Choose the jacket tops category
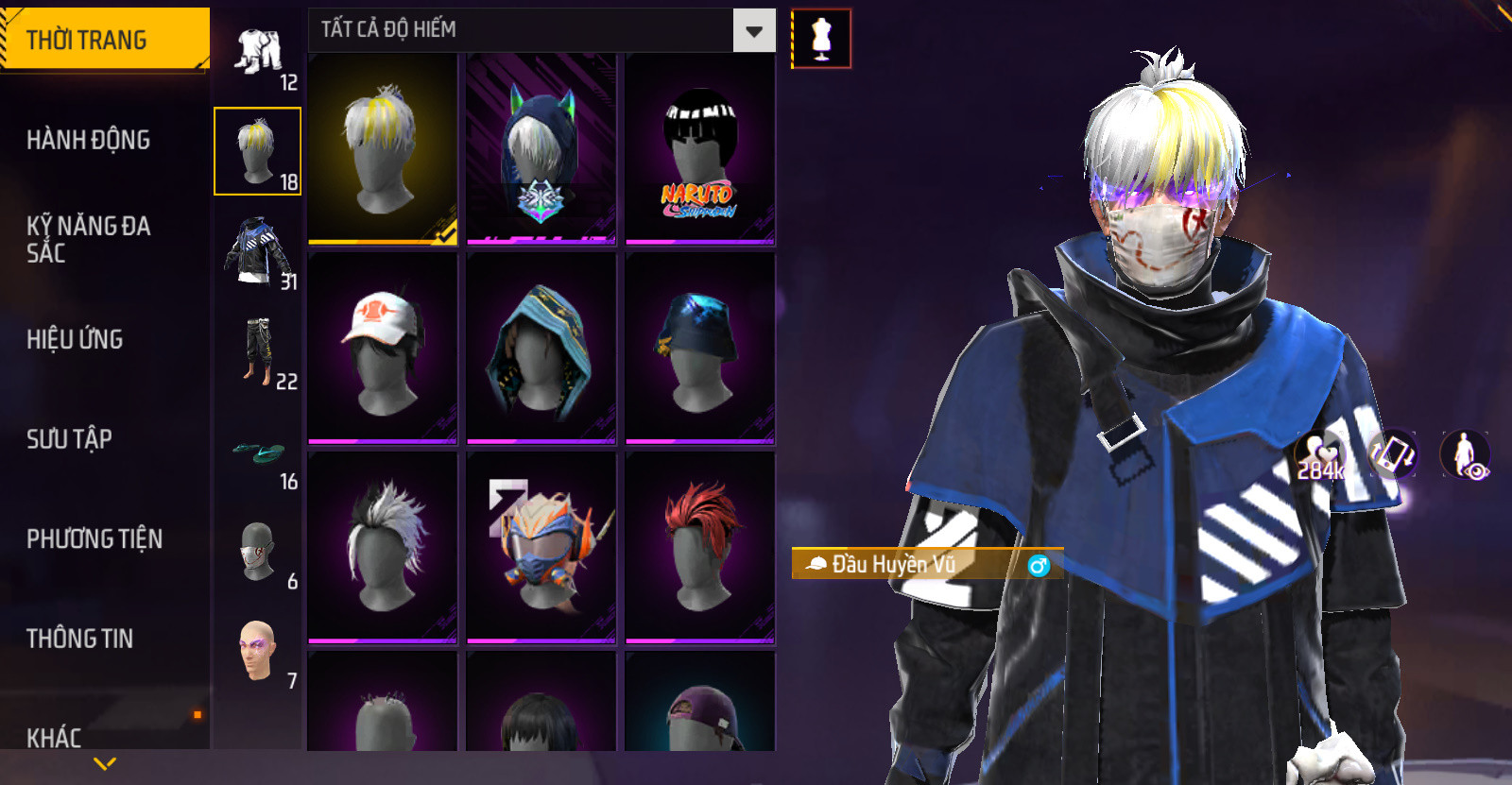The height and width of the screenshot is (785, 1512). click(x=257, y=251)
